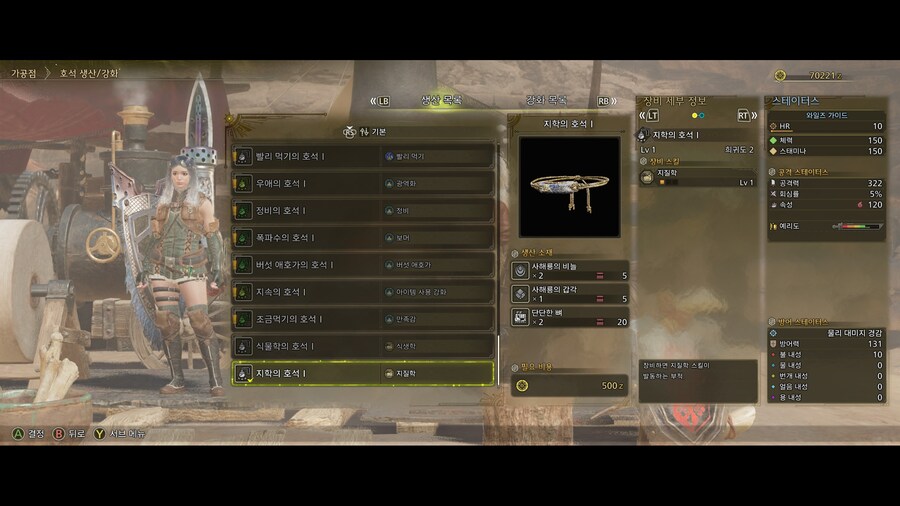Click the 기본 sort header icon
This screenshot has width=900, height=506.
click(350, 131)
